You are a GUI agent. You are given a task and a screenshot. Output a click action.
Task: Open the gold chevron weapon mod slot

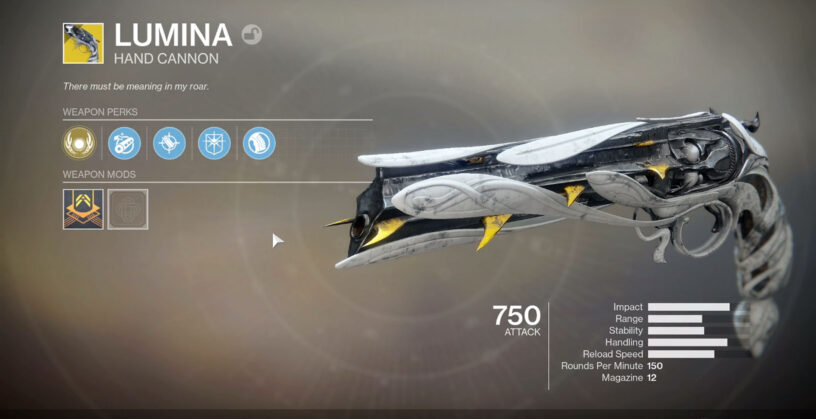tap(83, 209)
